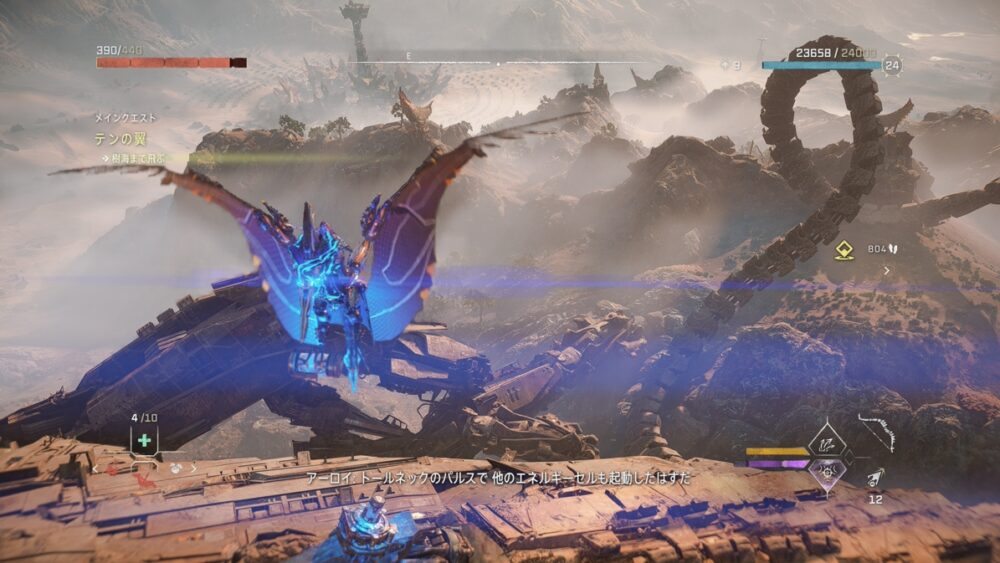The image size is (1000, 563).
Task: Select the green medicine pouch slot
Action: coord(145,440)
